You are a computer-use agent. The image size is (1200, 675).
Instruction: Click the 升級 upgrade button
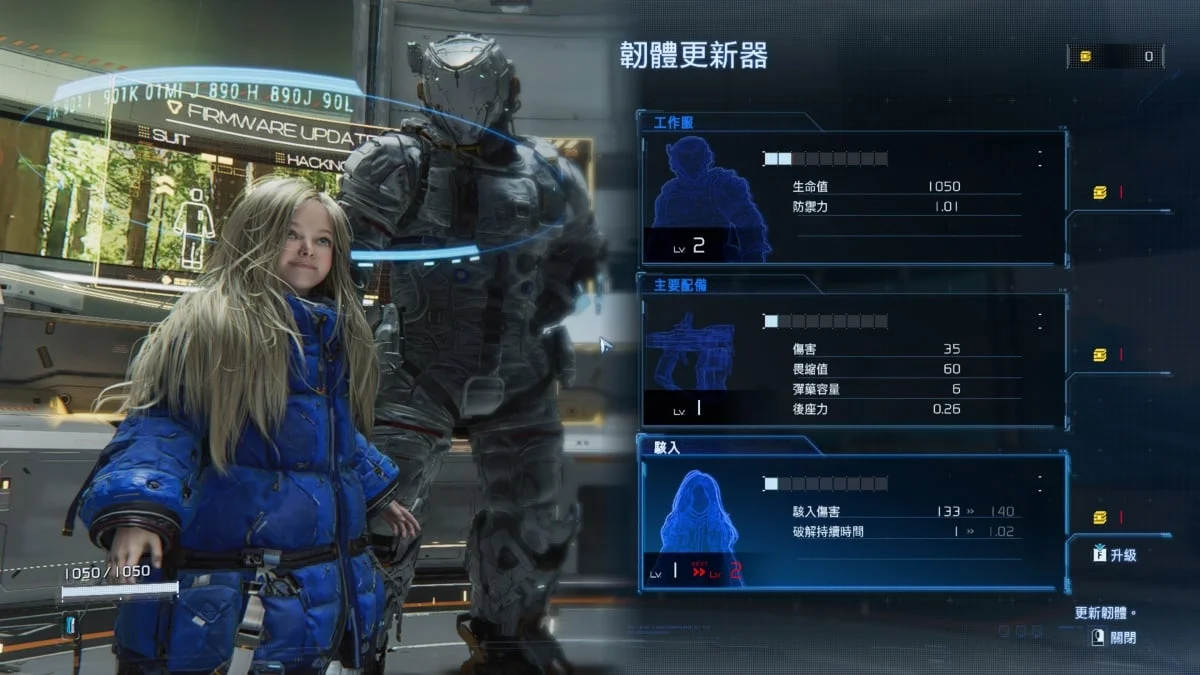pos(1115,555)
